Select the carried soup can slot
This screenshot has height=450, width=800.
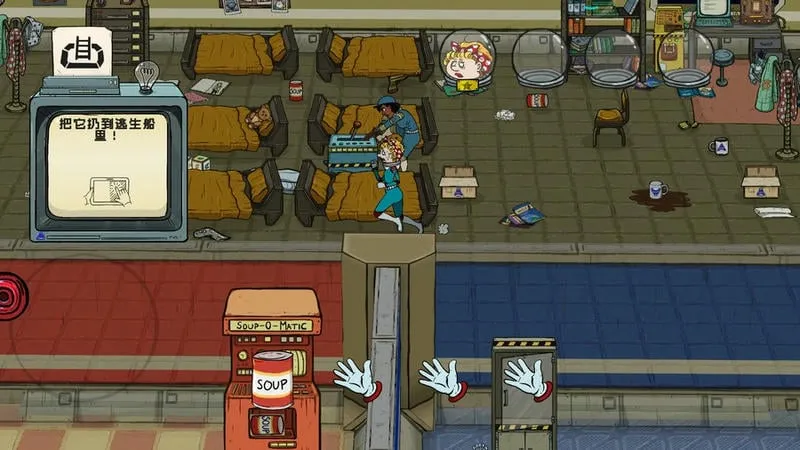(x=272, y=380)
